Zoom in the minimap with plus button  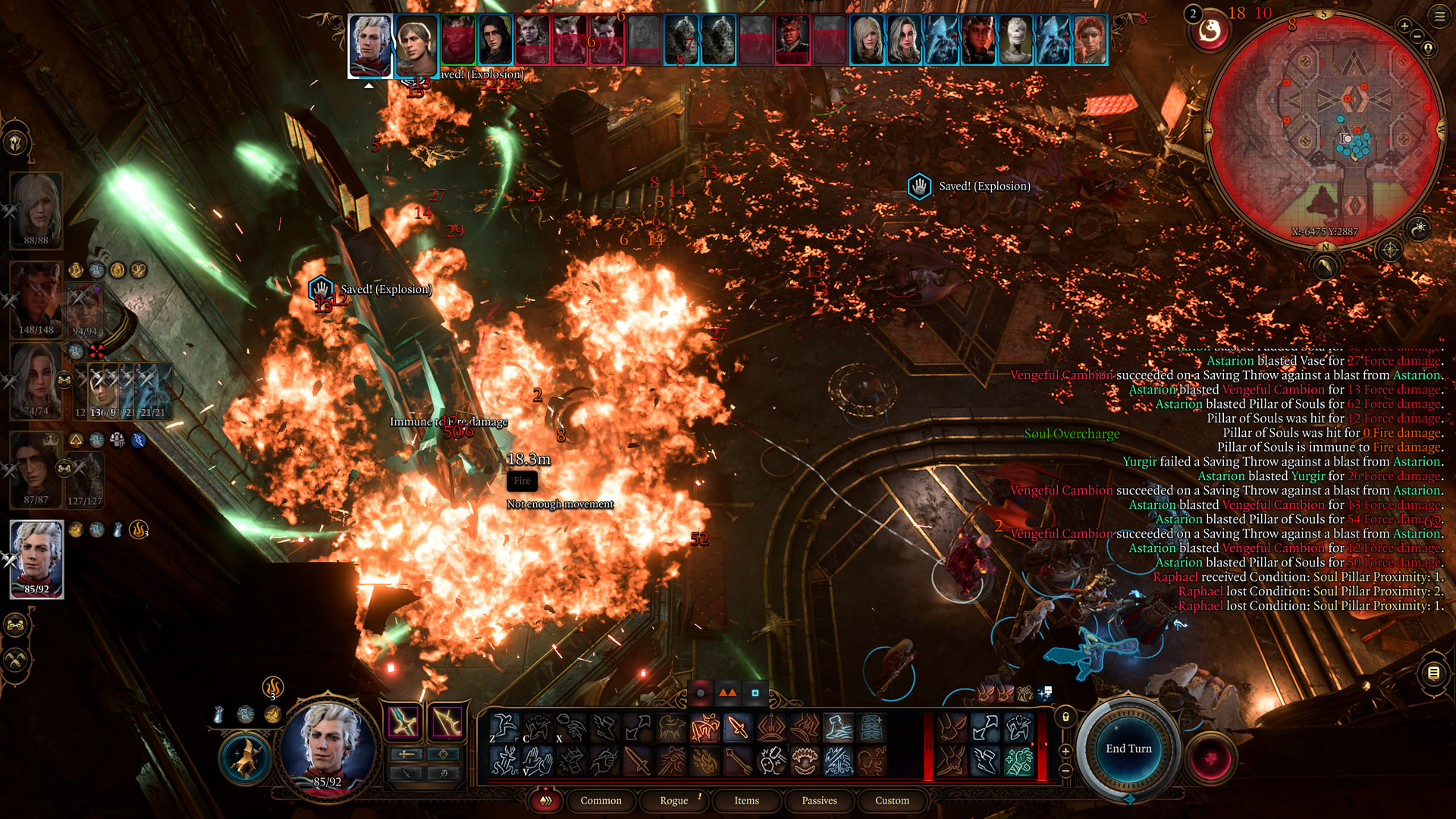pyautogui.click(x=1404, y=27)
